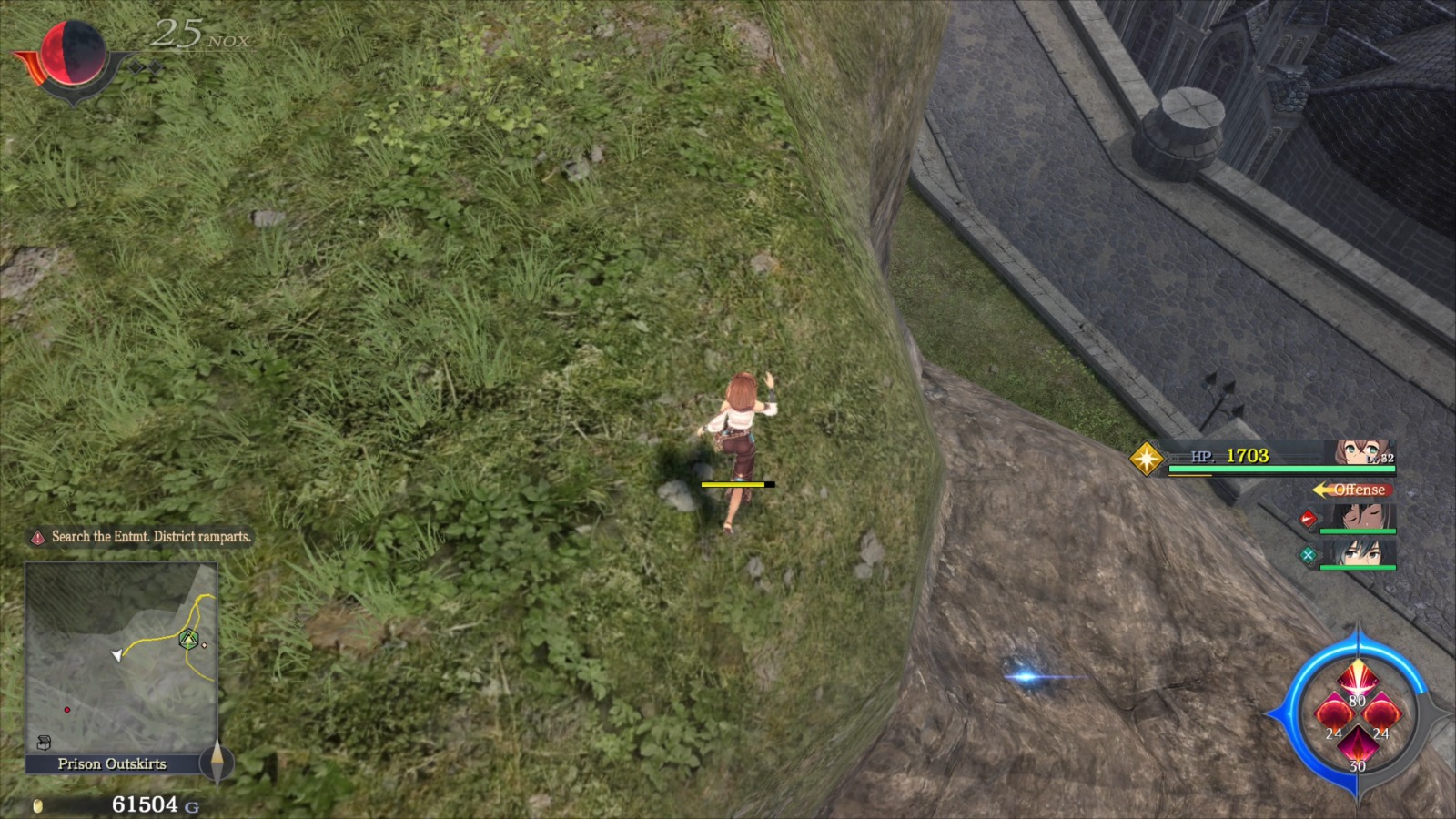Click the green HP 1703 health bar
Image resolution: width=1456 pixels, height=819 pixels.
click(x=1281, y=470)
